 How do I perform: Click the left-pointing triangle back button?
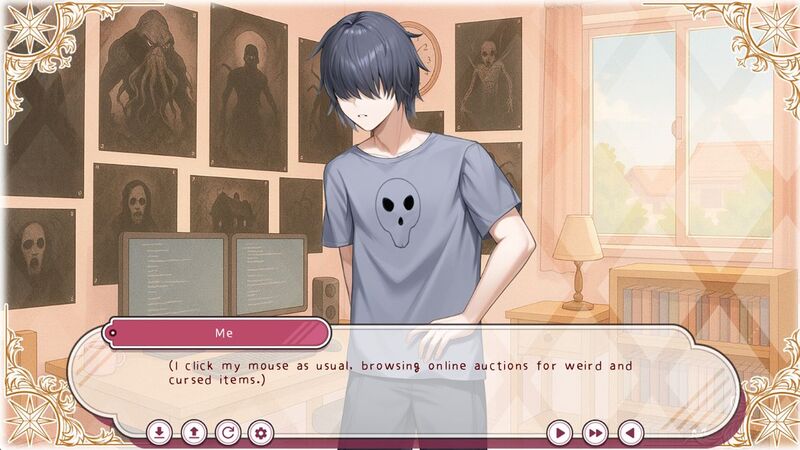click(629, 433)
